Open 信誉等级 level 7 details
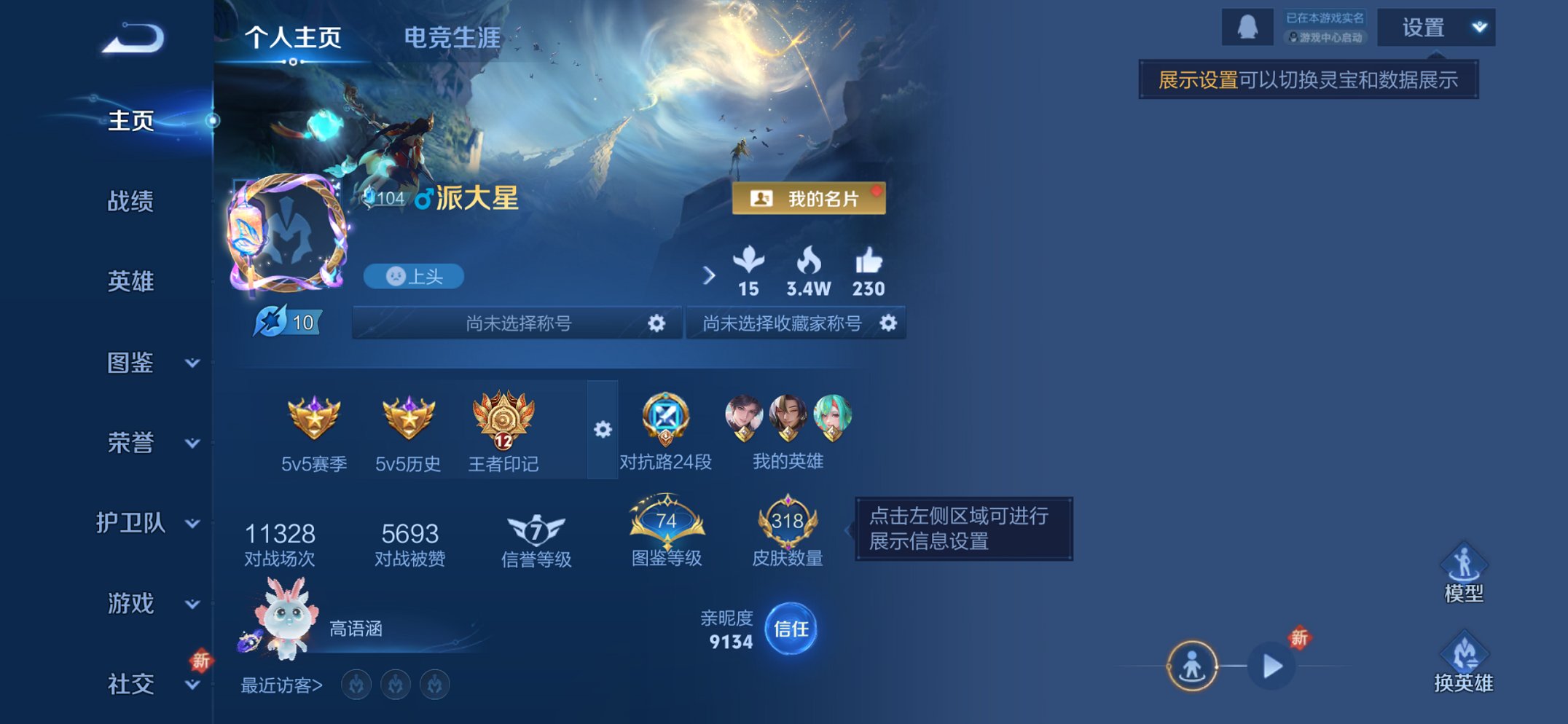The height and width of the screenshot is (724, 1568). coord(537,531)
